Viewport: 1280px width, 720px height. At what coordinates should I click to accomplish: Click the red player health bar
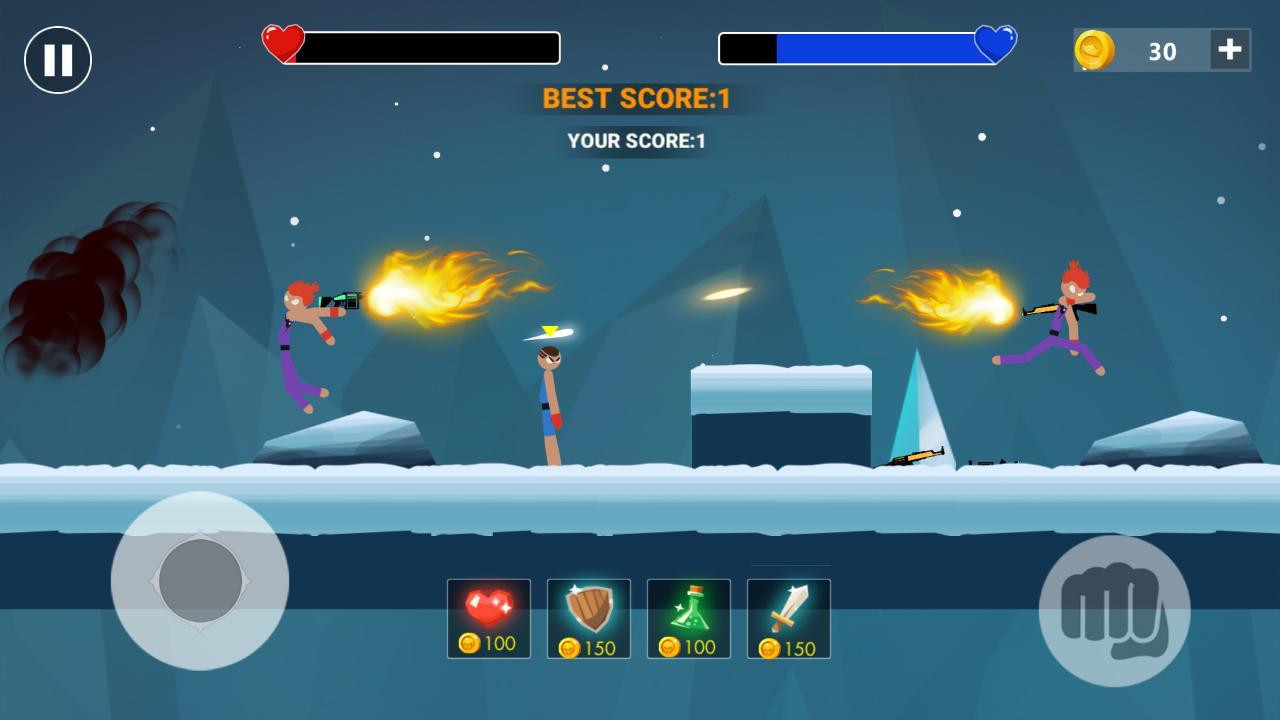click(430, 46)
